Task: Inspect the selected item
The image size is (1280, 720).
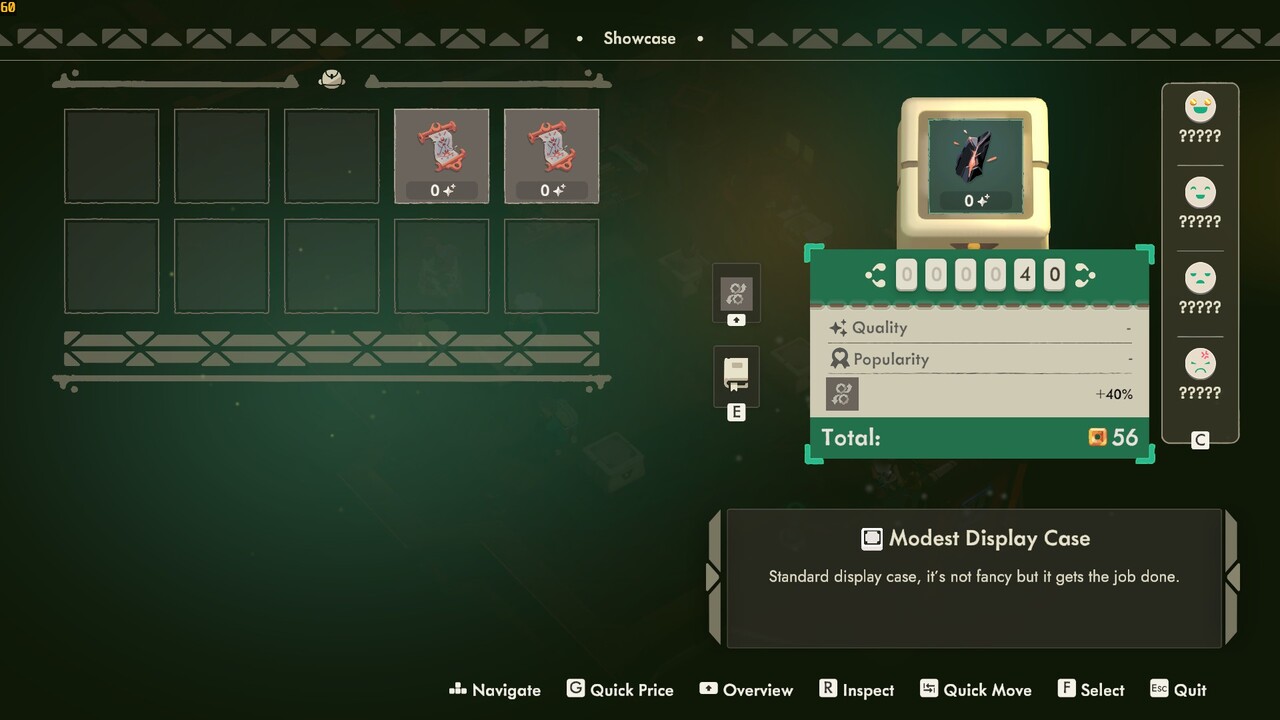Action: click(857, 690)
